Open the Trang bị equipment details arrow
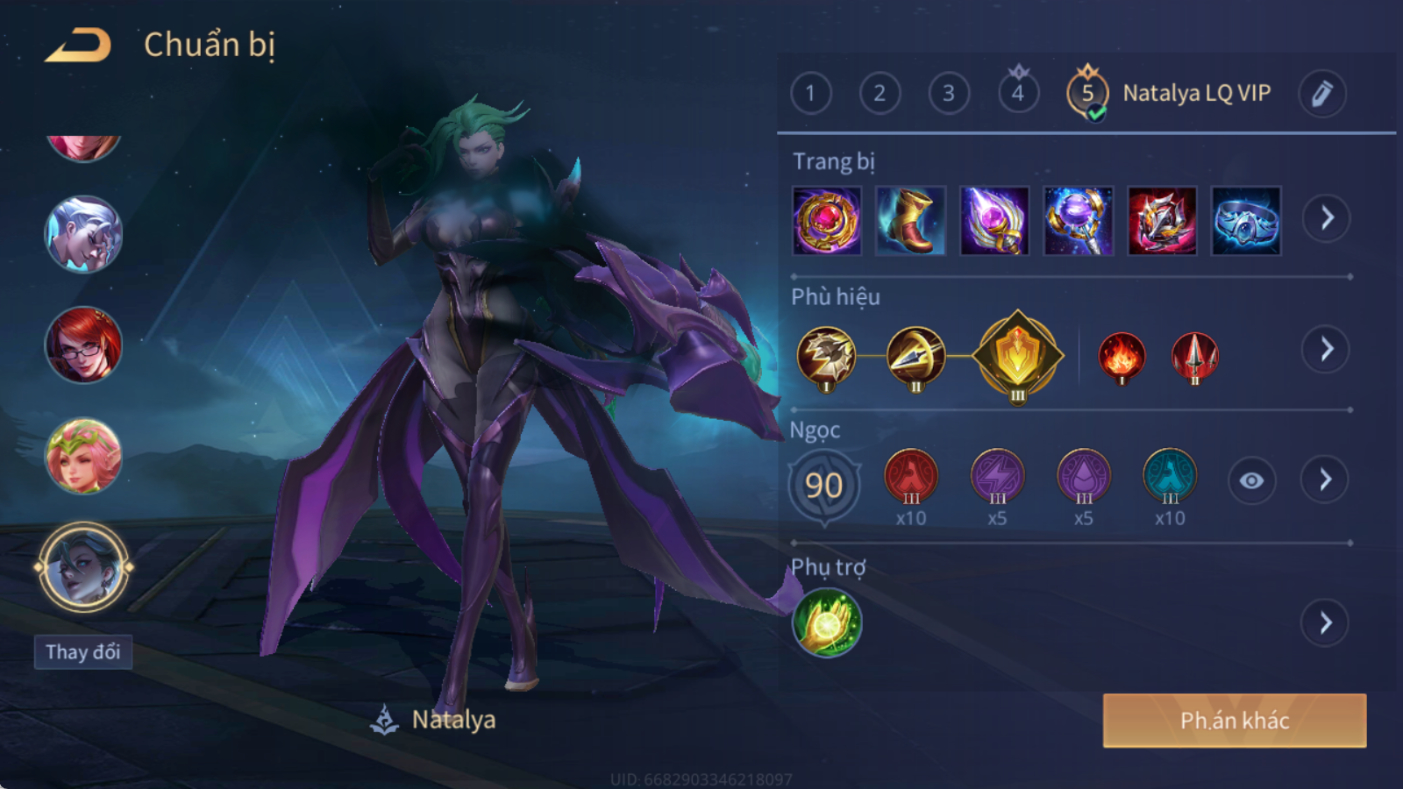The image size is (1403, 789). [1326, 218]
